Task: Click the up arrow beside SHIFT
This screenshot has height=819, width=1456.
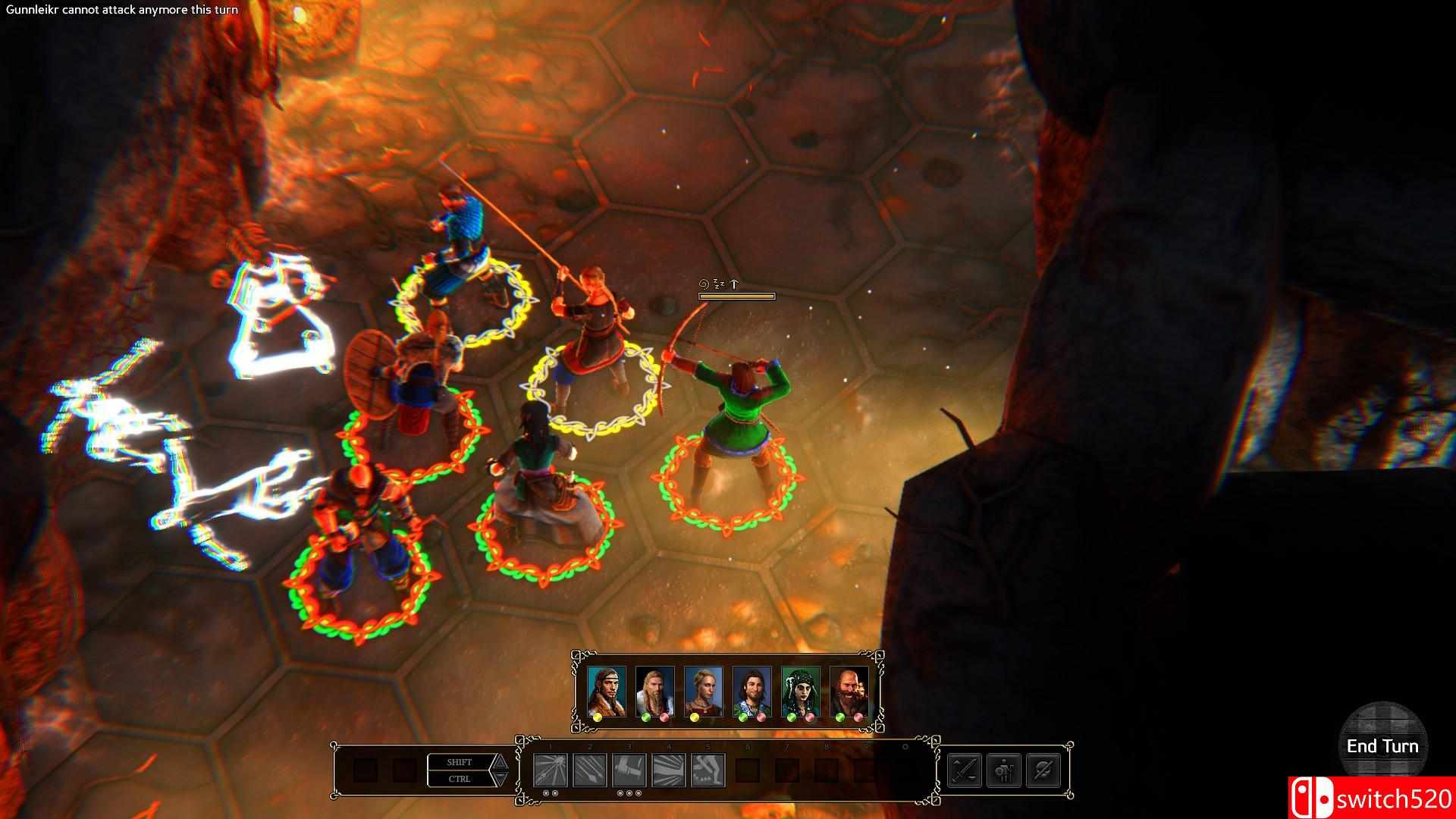Action: click(500, 762)
